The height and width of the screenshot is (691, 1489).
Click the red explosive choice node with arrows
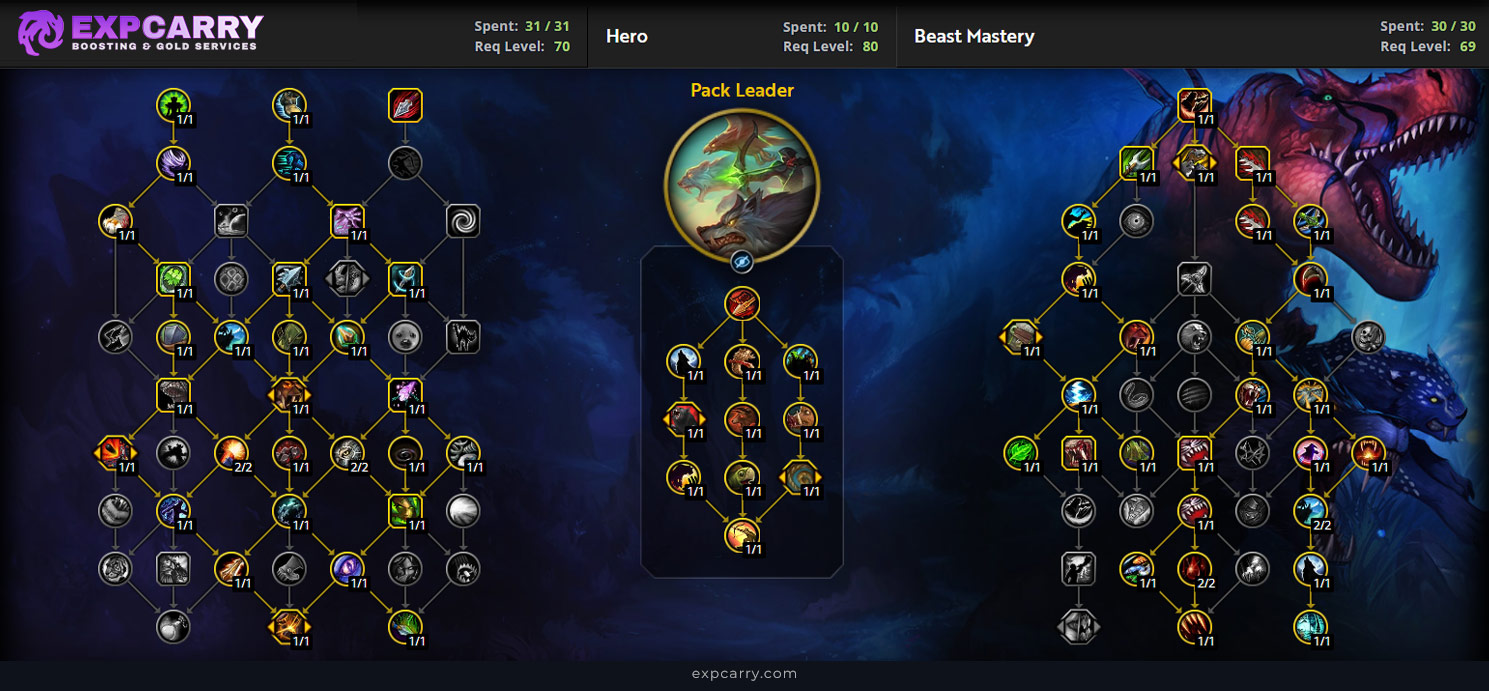tap(116, 453)
